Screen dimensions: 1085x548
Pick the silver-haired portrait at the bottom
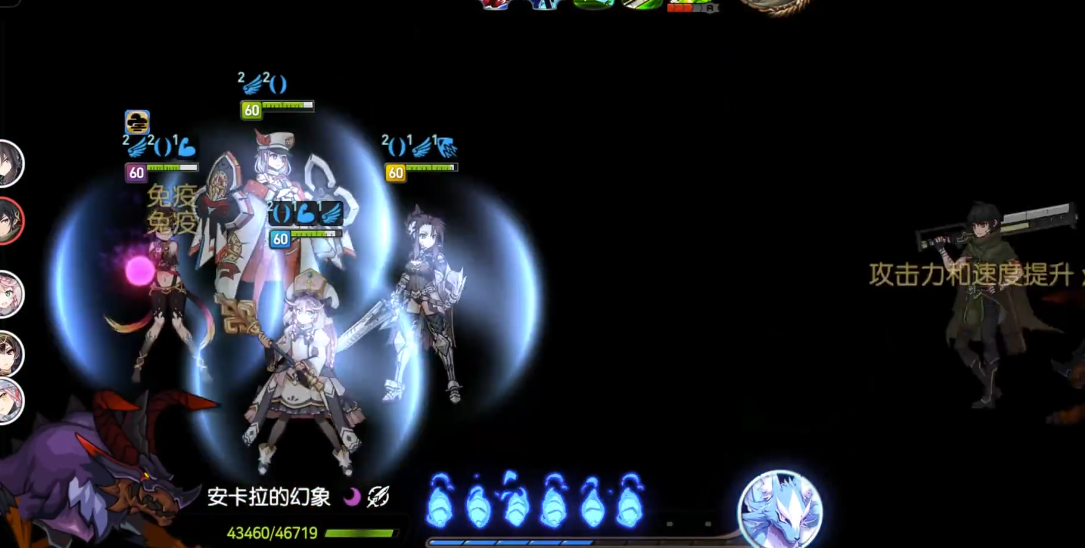point(8,400)
